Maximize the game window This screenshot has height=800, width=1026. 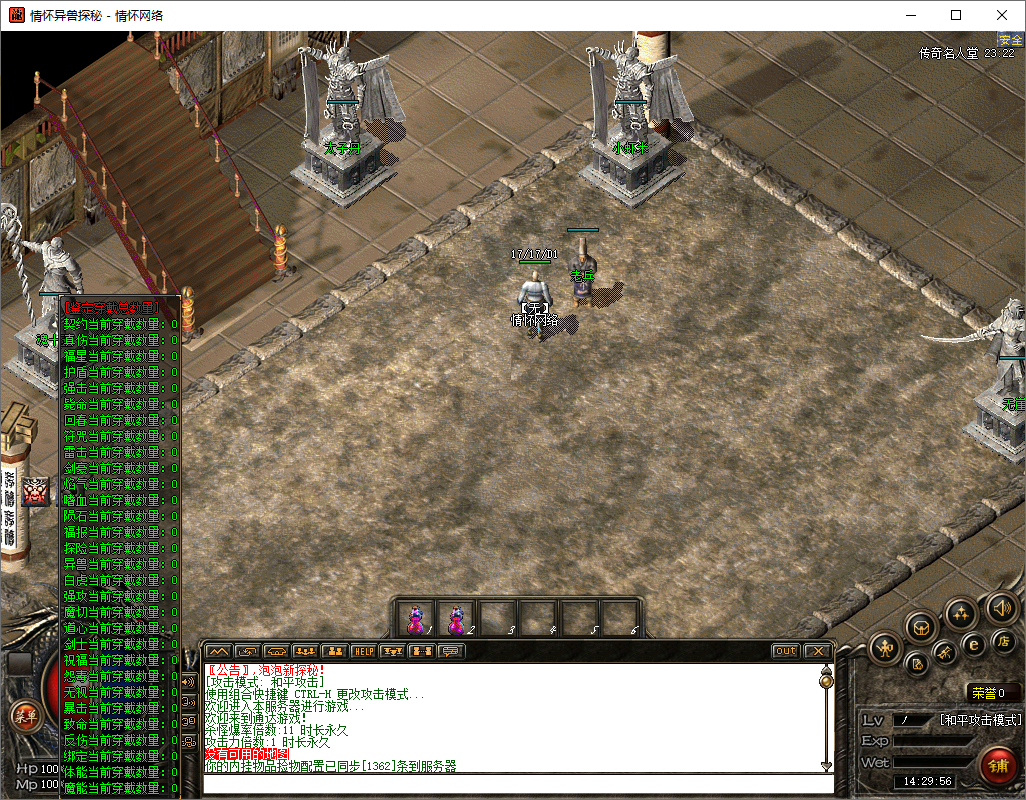[956, 15]
